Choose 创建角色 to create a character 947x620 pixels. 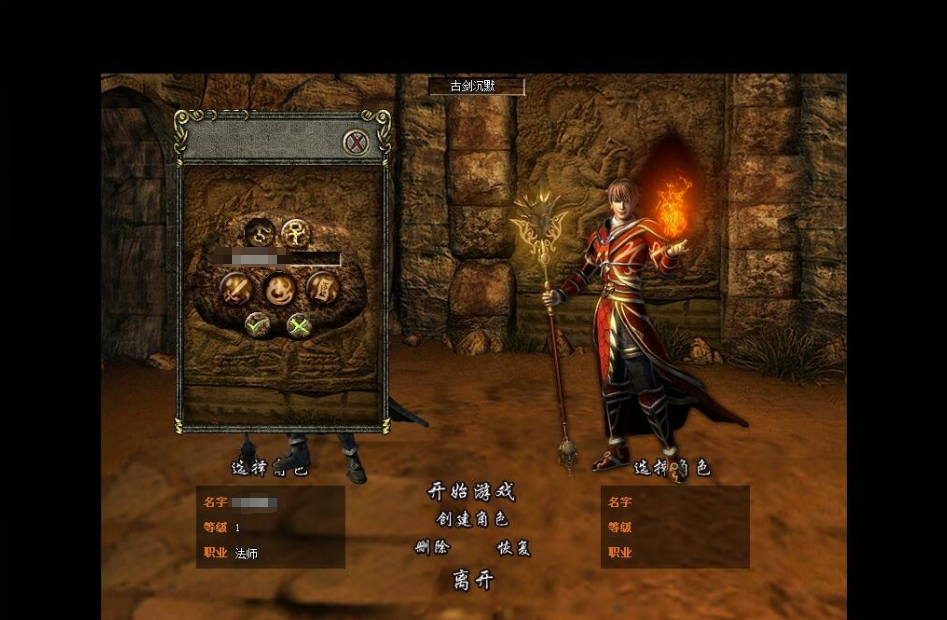pos(472,520)
